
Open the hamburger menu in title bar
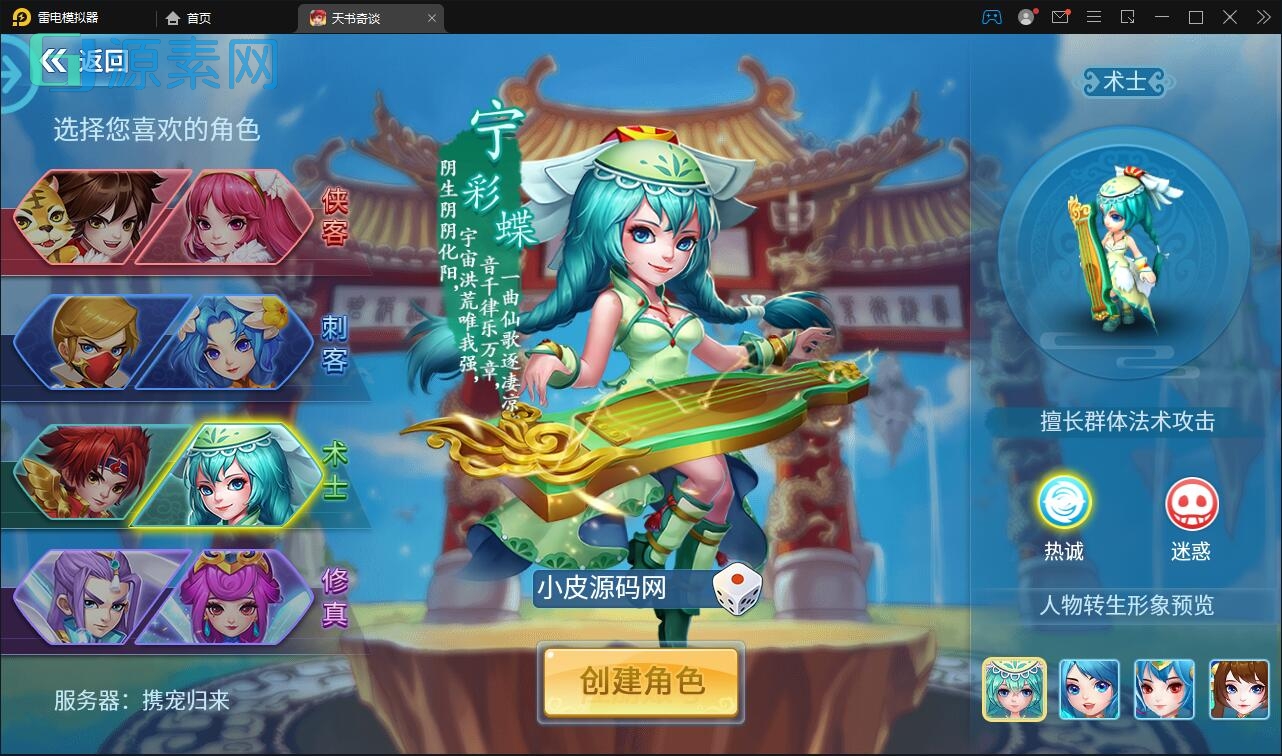pyautogui.click(x=1094, y=17)
